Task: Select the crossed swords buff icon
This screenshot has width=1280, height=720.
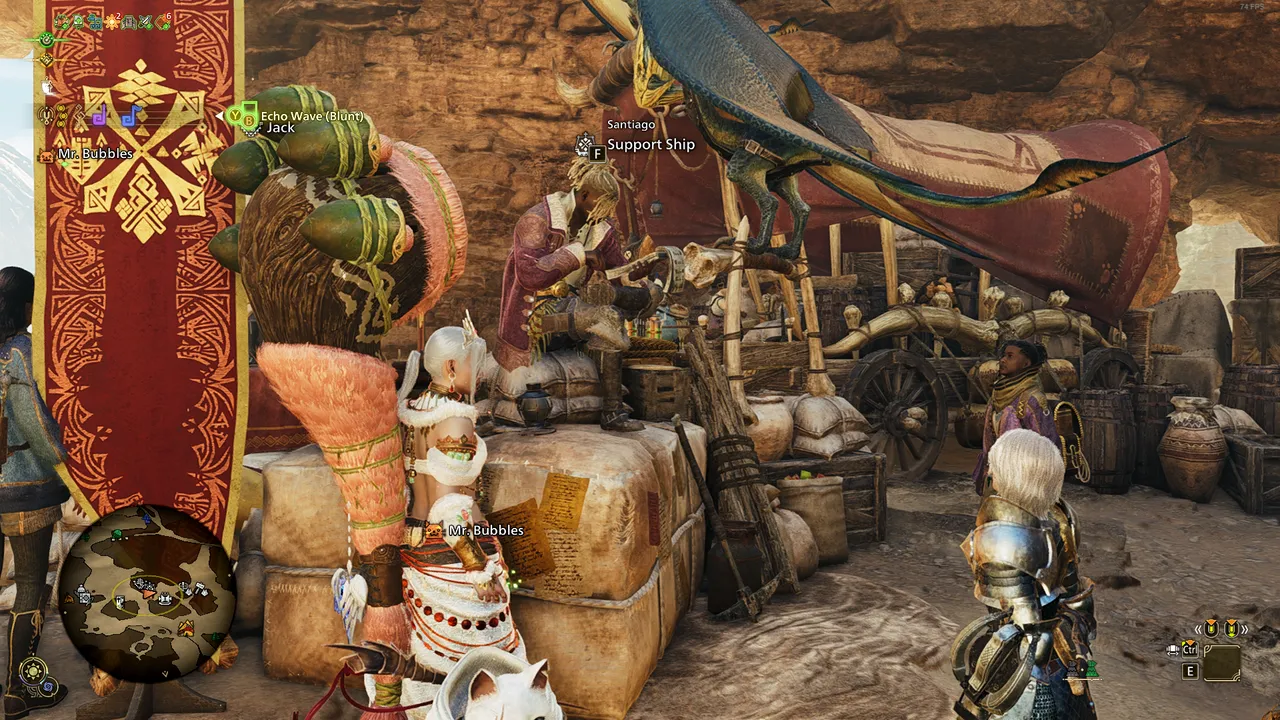Action: click(145, 21)
